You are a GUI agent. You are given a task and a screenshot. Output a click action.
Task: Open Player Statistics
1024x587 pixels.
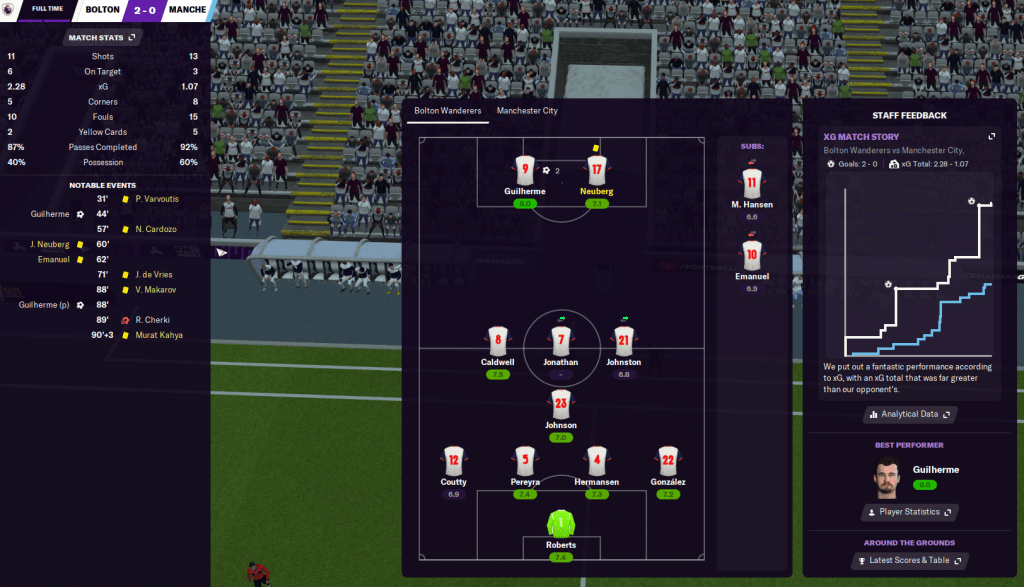coord(909,512)
